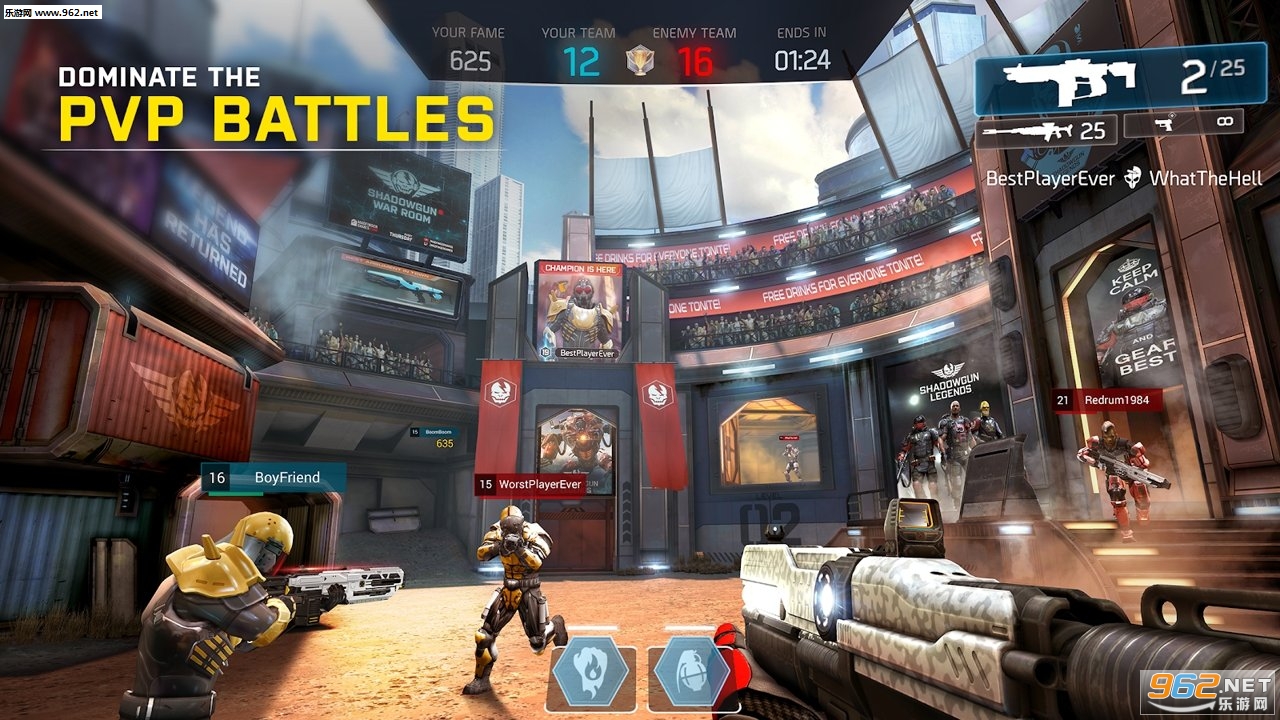Activate the flame ability hexagon

pos(589,673)
